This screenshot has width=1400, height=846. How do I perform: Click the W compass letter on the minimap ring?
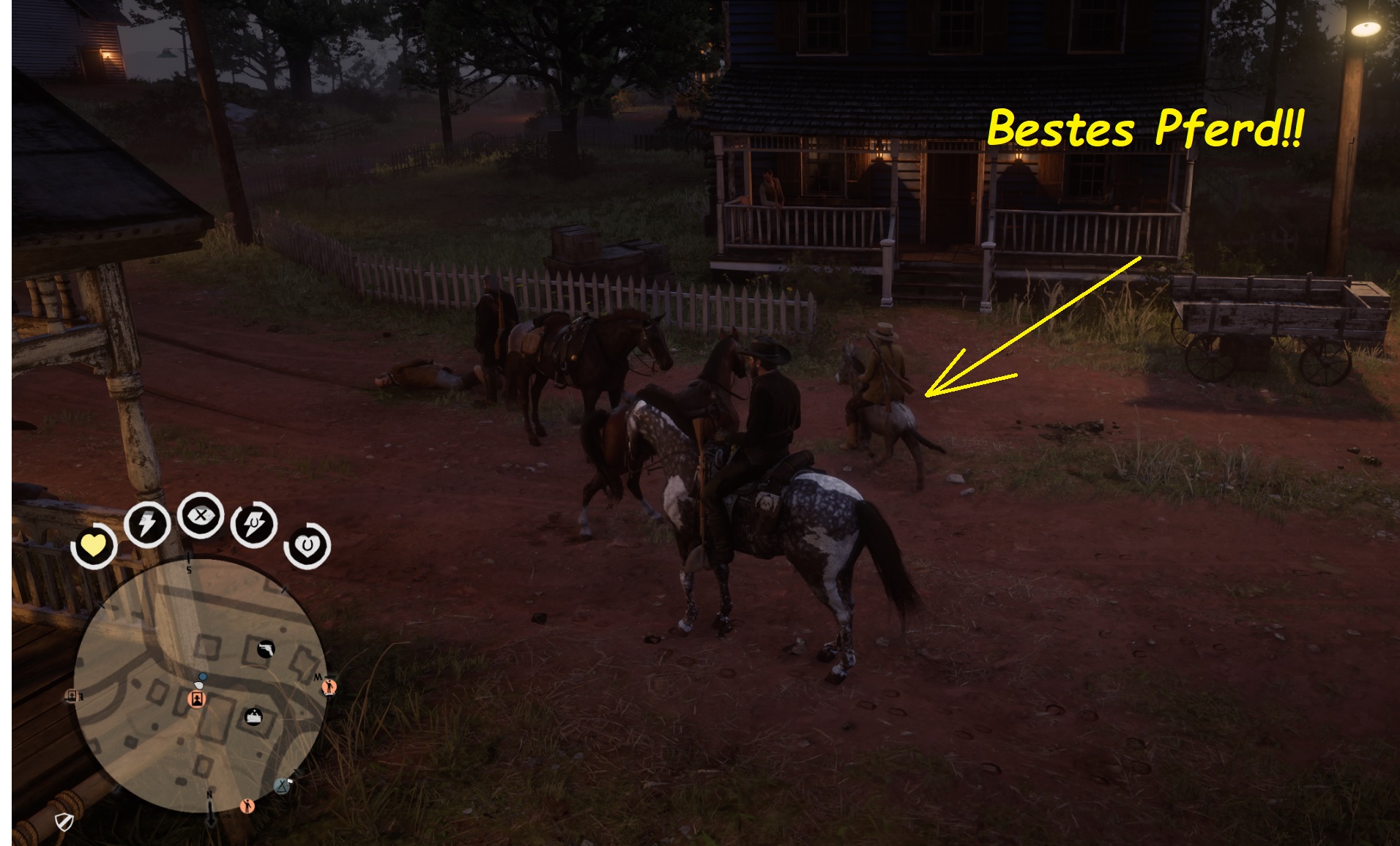click(319, 675)
